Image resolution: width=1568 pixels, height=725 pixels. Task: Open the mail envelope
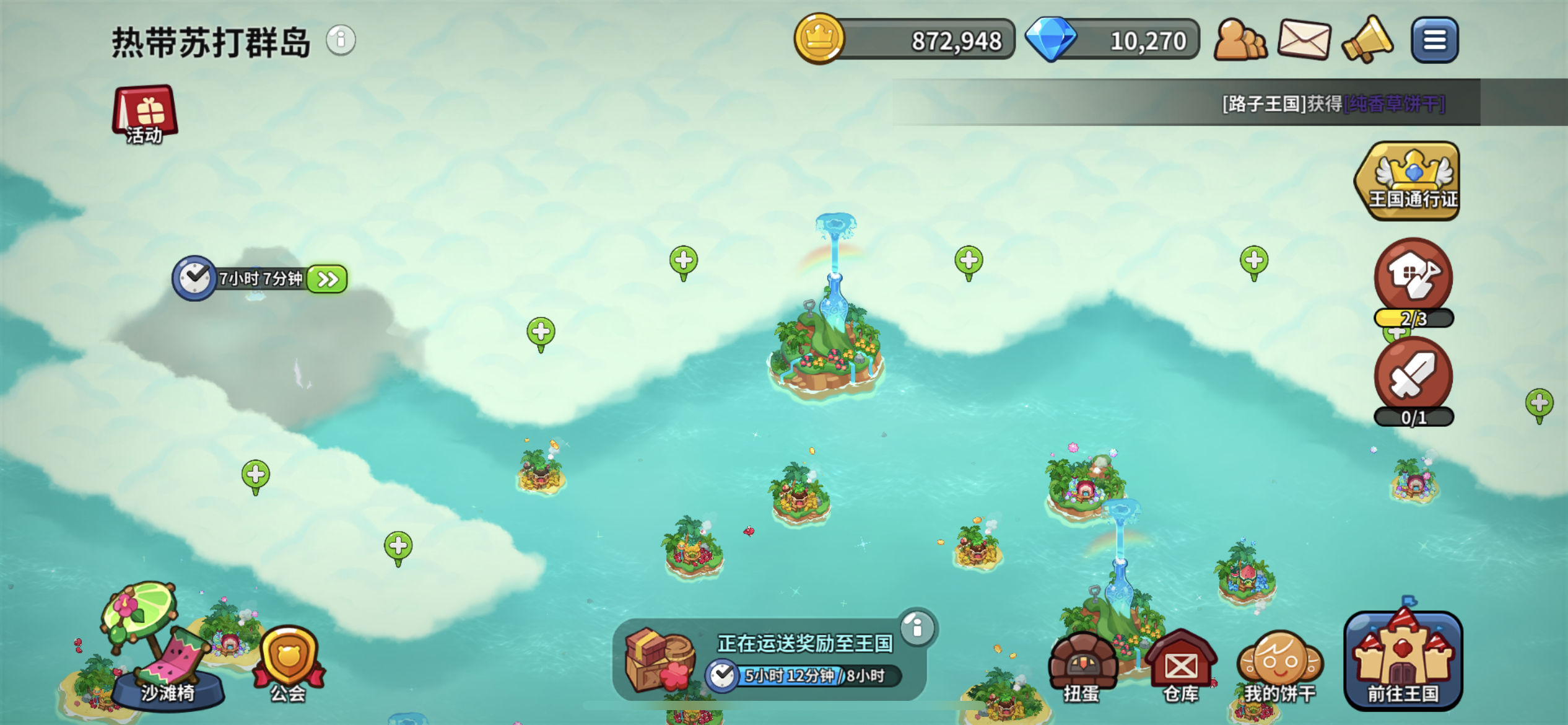tap(1305, 41)
